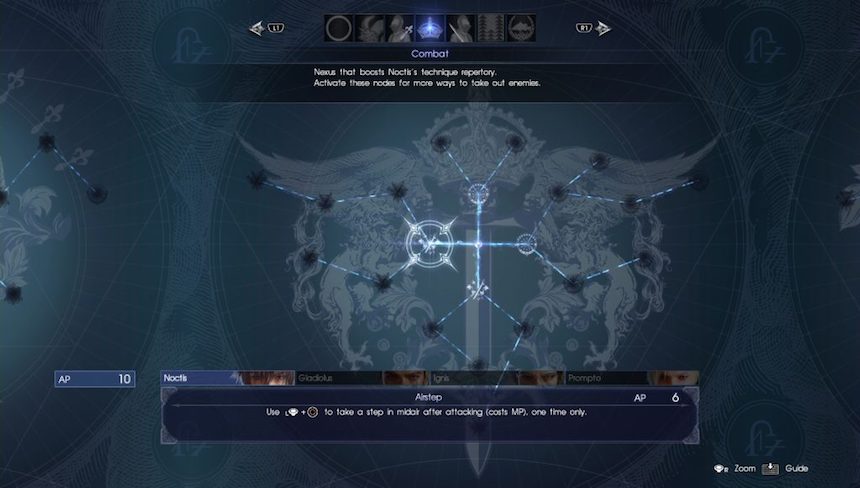Go to next nexus with right arrow

coord(602,29)
